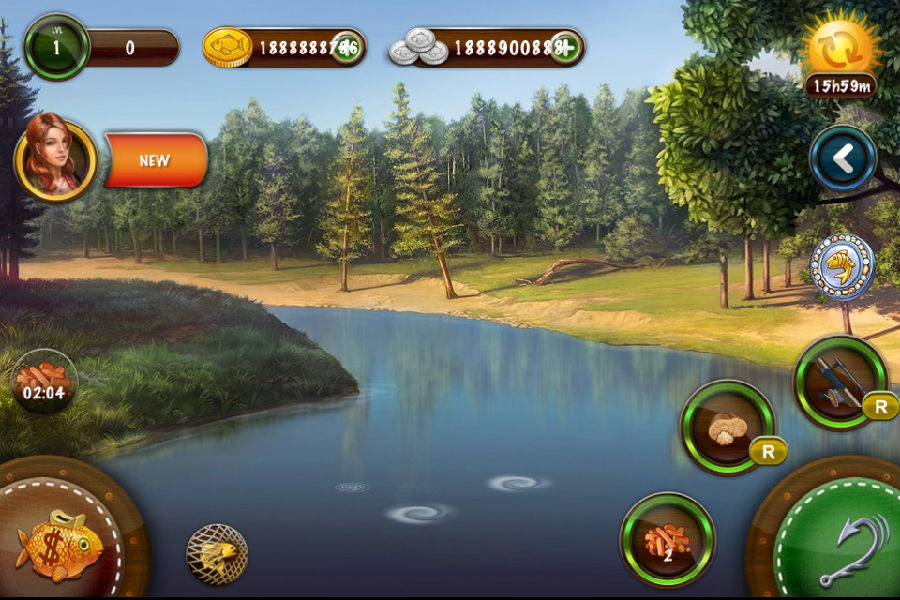Open the sun timer bonus icon
Image resolution: width=900 pixels, height=600 pixels.
[x=841, y=52]
